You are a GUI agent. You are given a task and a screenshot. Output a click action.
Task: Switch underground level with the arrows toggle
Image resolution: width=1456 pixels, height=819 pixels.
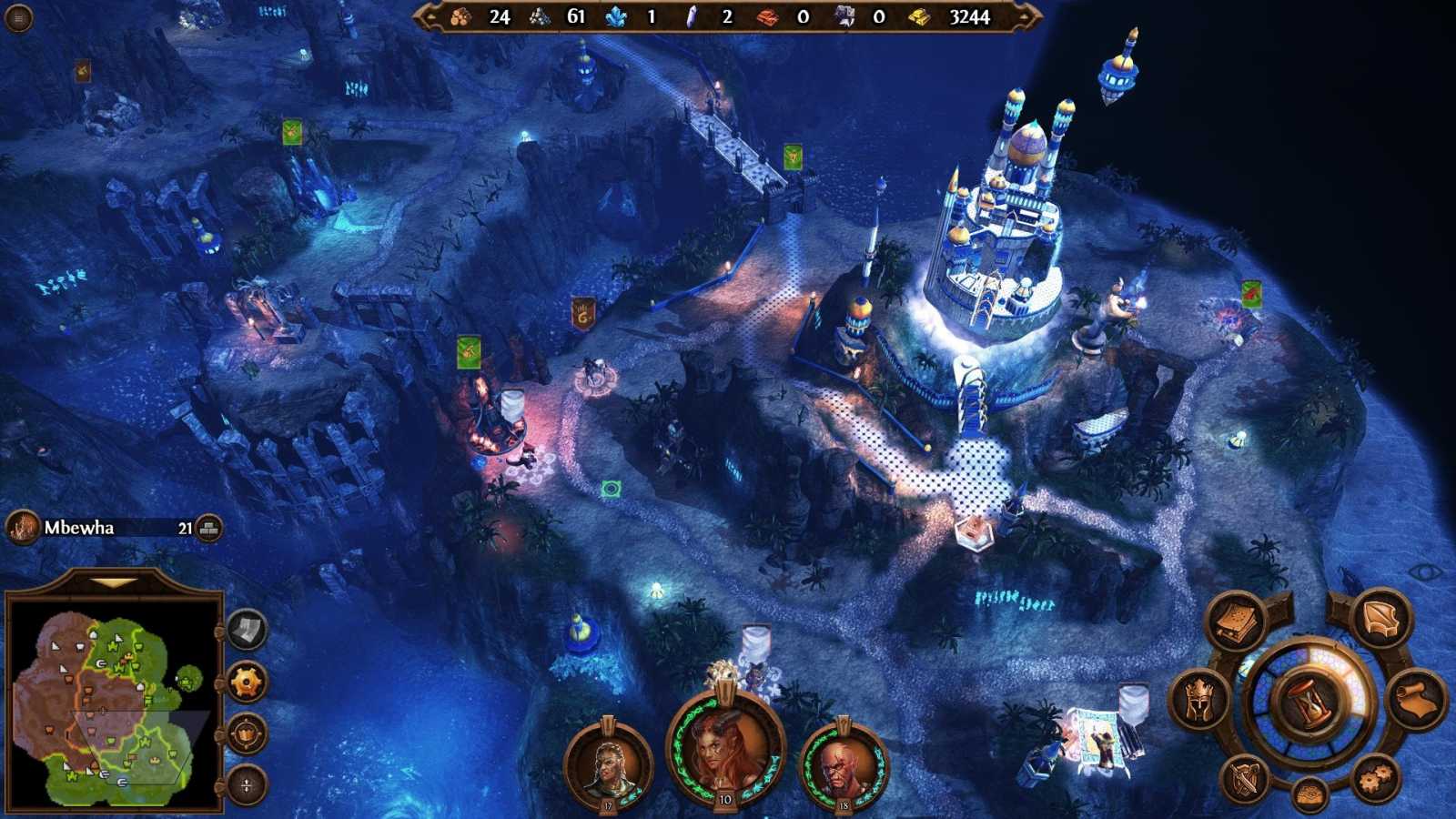pos(246,784)
